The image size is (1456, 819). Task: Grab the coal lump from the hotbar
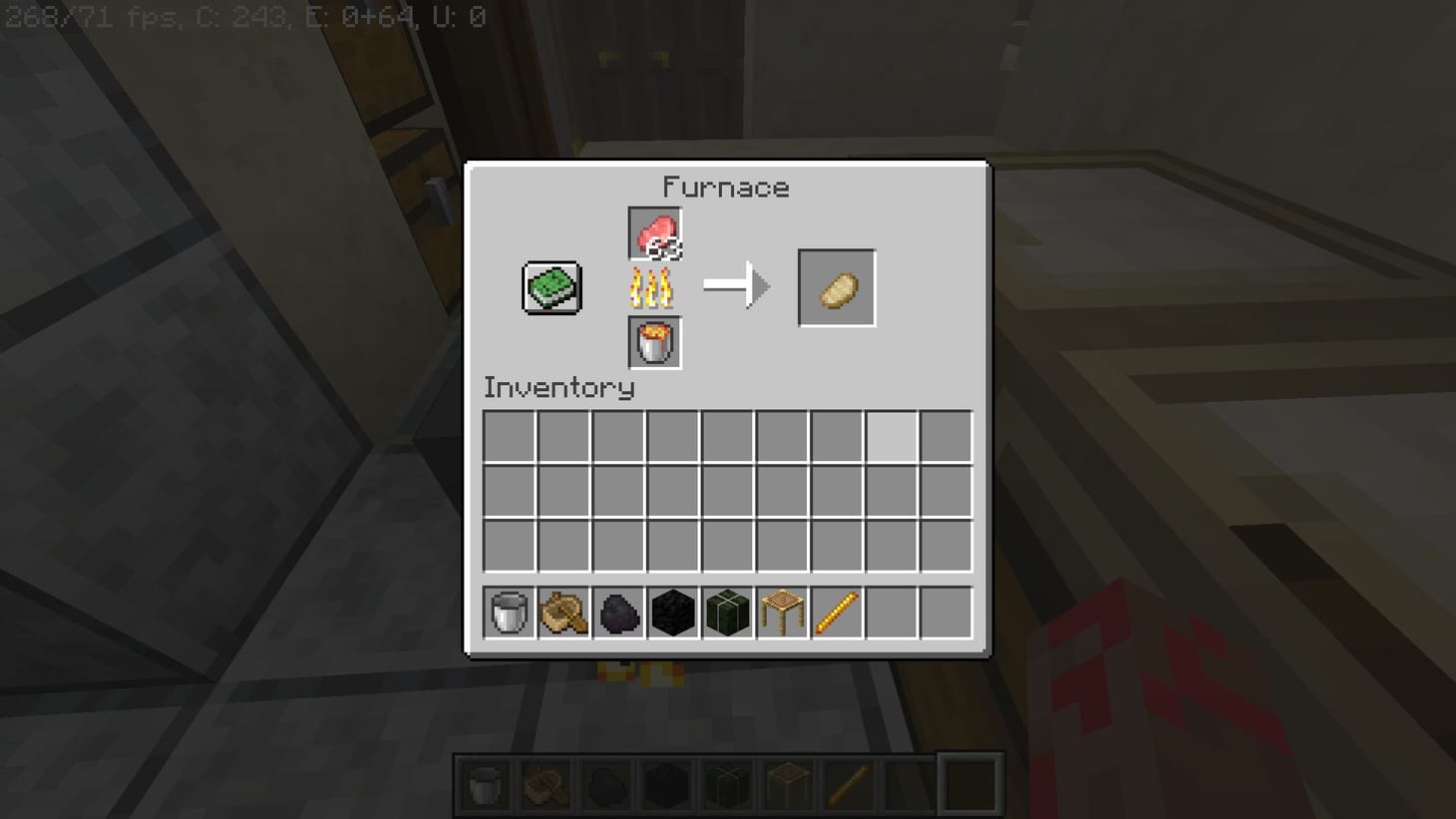(x=619, y=613)
